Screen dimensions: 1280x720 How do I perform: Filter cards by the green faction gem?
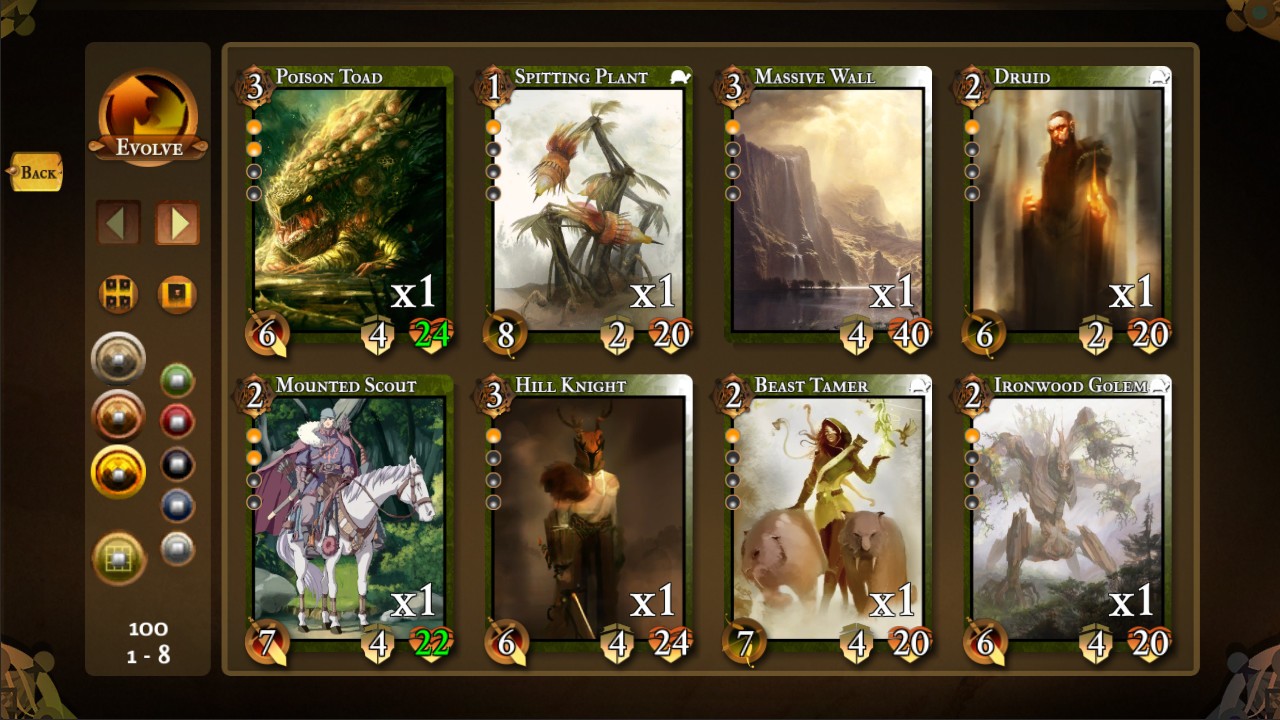177,380
